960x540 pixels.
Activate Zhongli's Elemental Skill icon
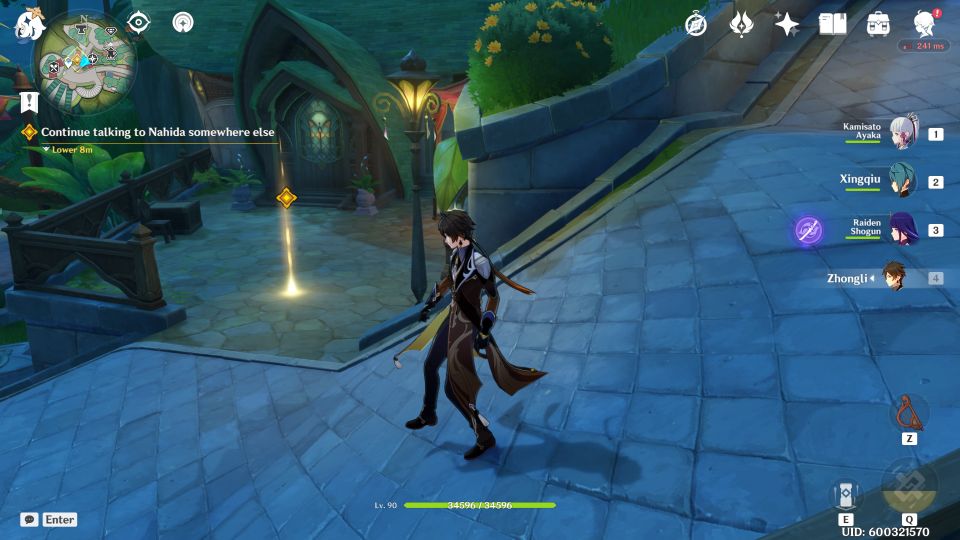coord(846,494)
